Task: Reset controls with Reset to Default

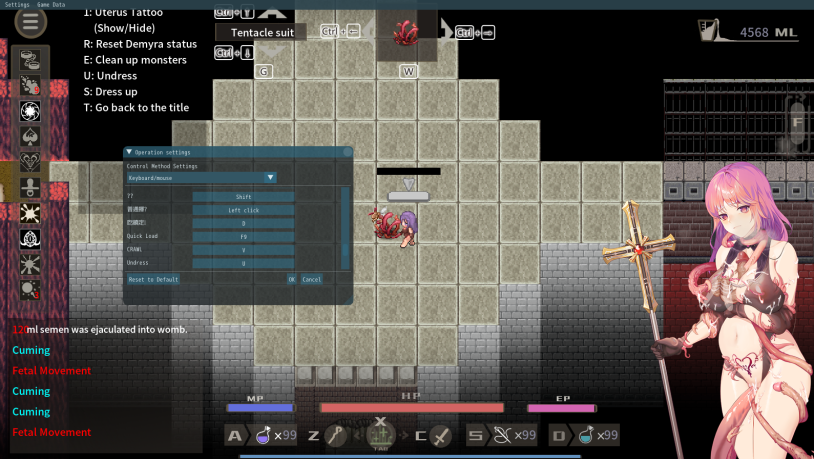Action: pos(154,279)
